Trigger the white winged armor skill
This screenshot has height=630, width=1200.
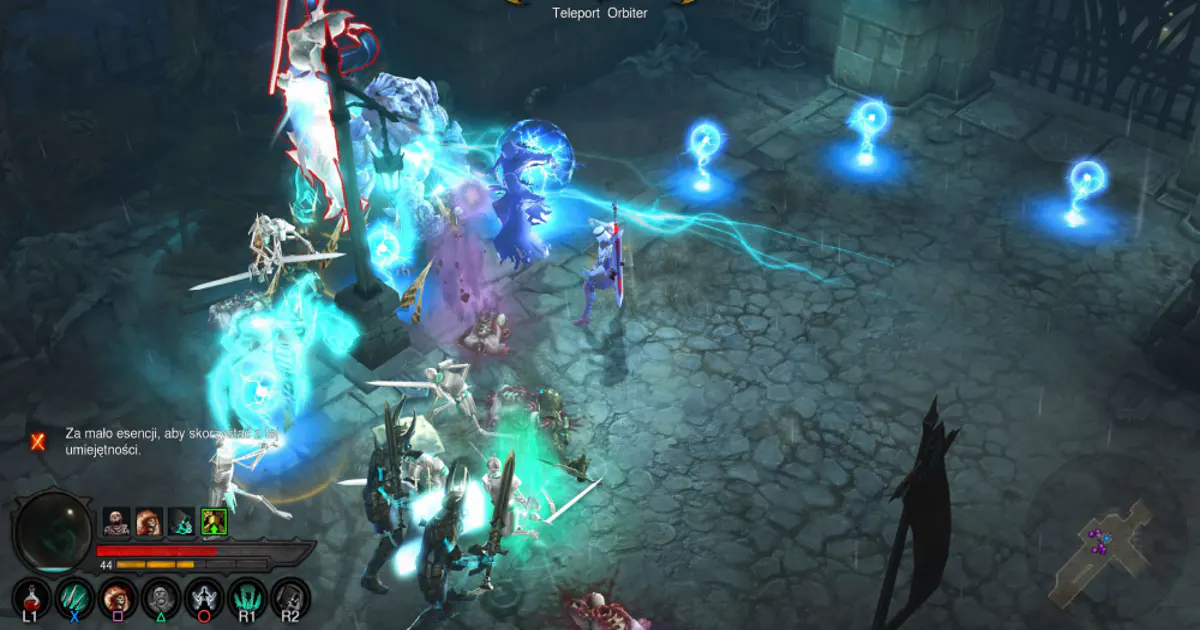(x=204, y=598)
